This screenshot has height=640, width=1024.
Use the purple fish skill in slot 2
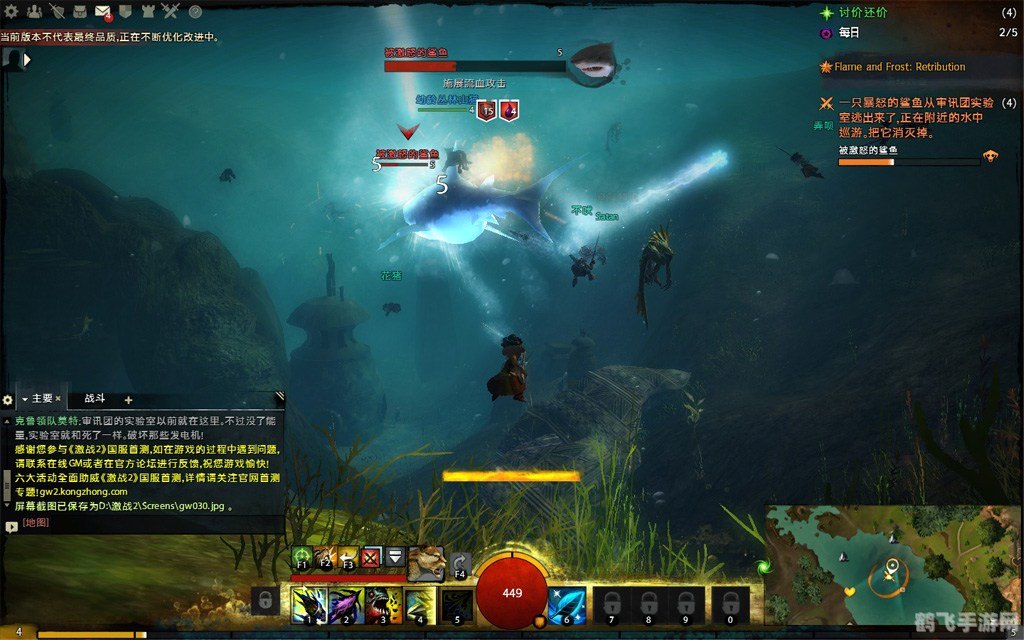tap(345, 604)
